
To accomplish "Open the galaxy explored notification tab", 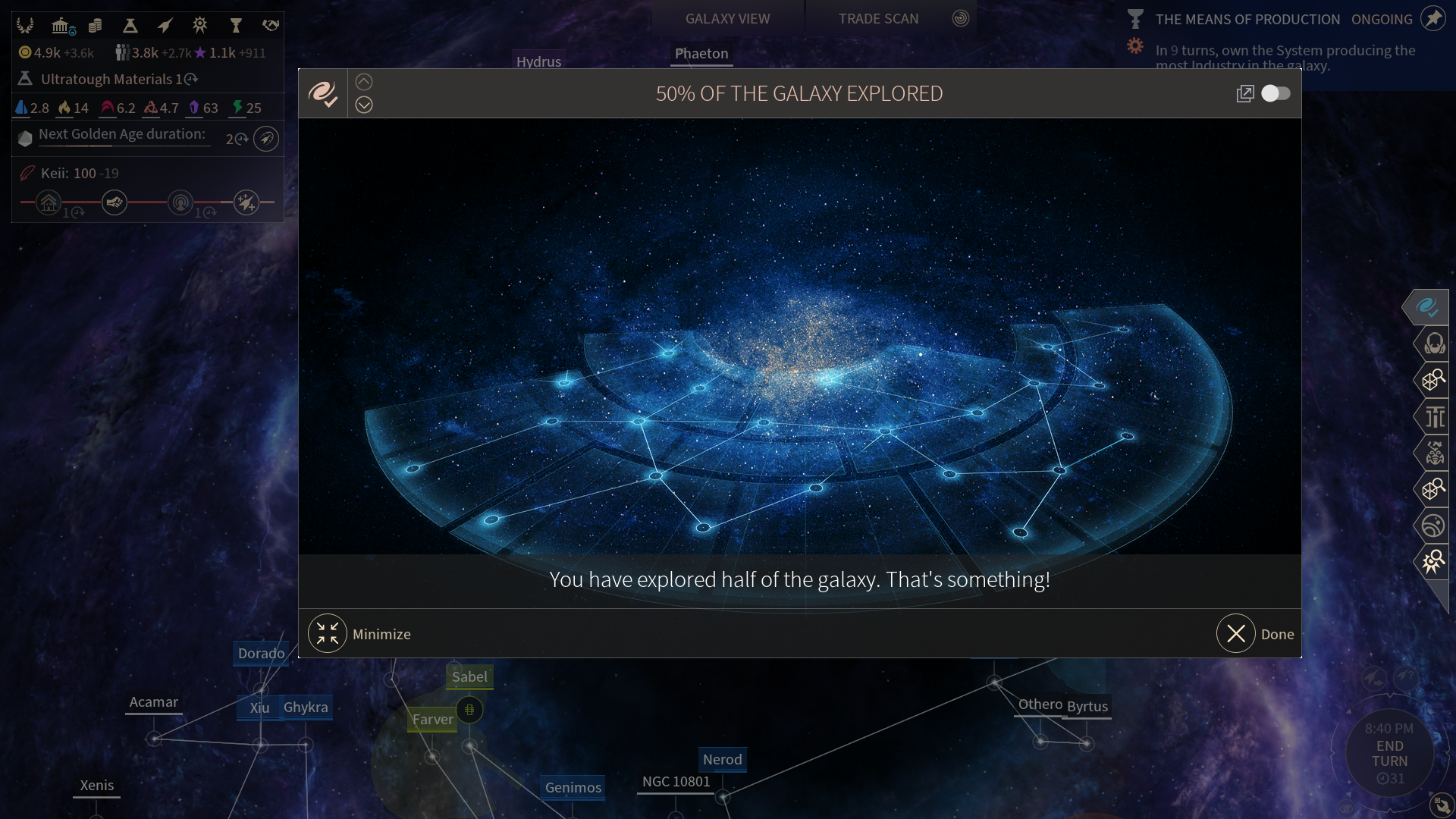I will click(x=1427, y=307).
